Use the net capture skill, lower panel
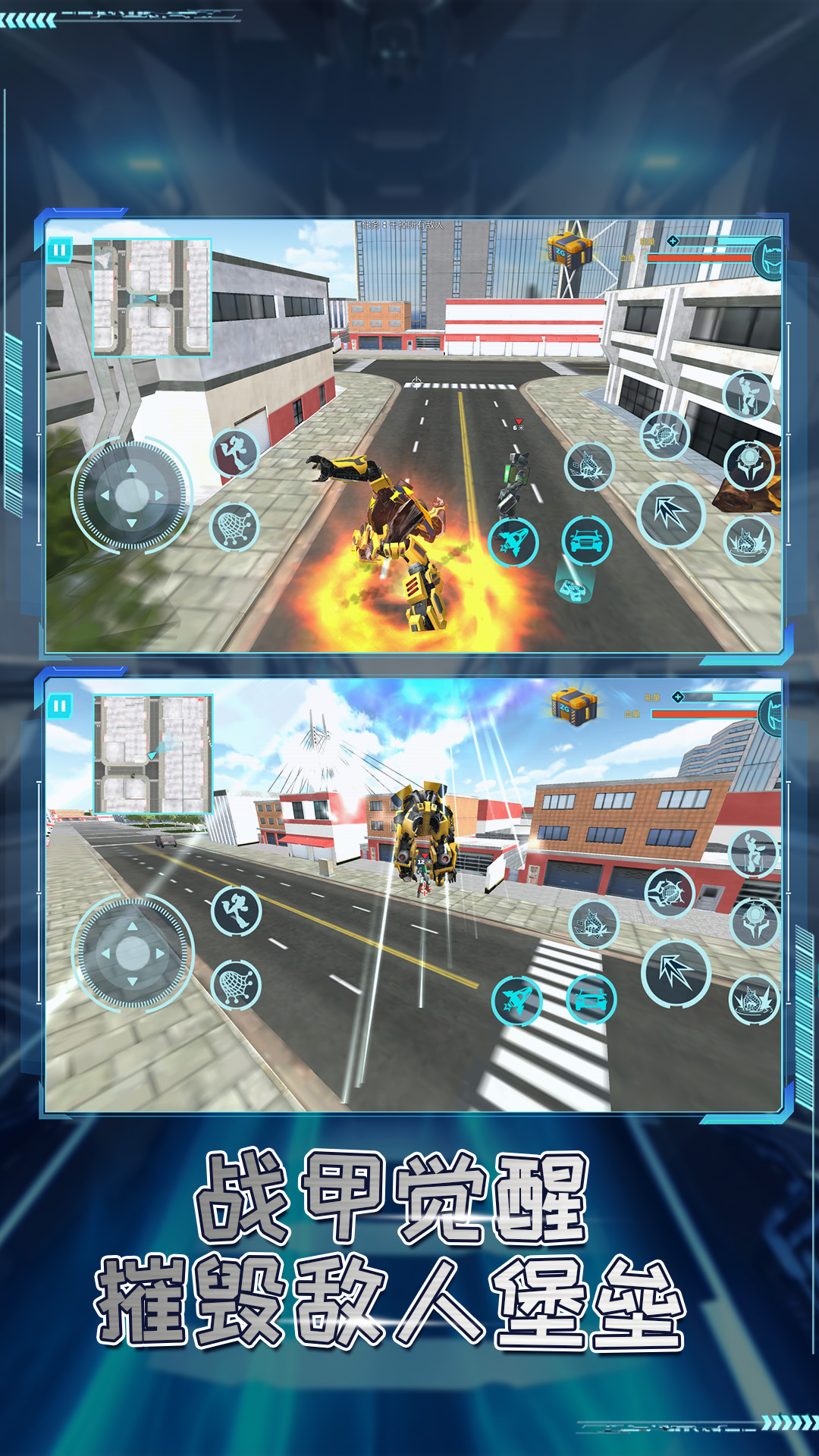Viewport: 819px width, 1456px height. point(236,984)
